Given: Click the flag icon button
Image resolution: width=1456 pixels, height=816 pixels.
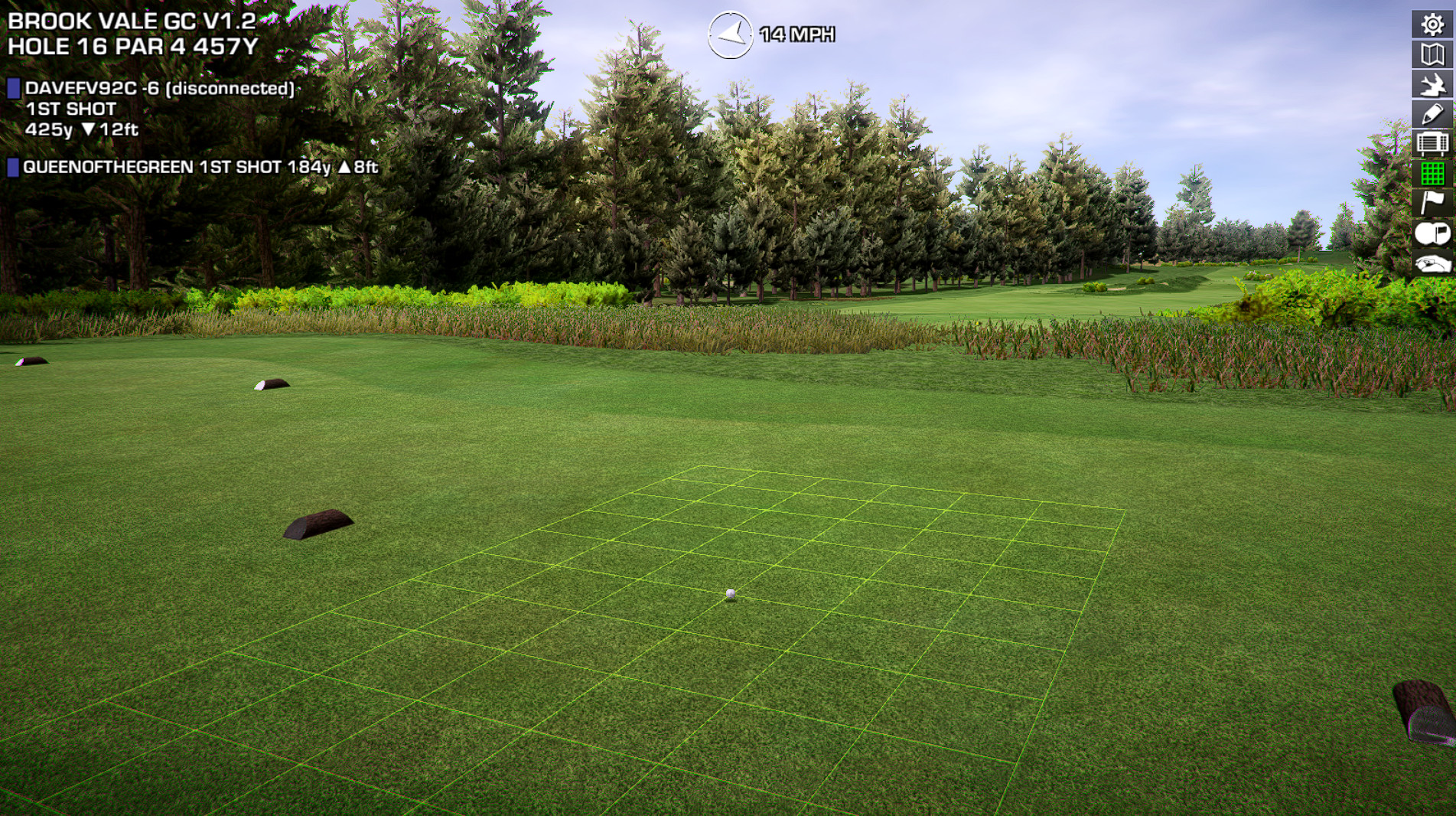Looking at the screenshot, I should pyautogui.click(x=1432, y=203).
